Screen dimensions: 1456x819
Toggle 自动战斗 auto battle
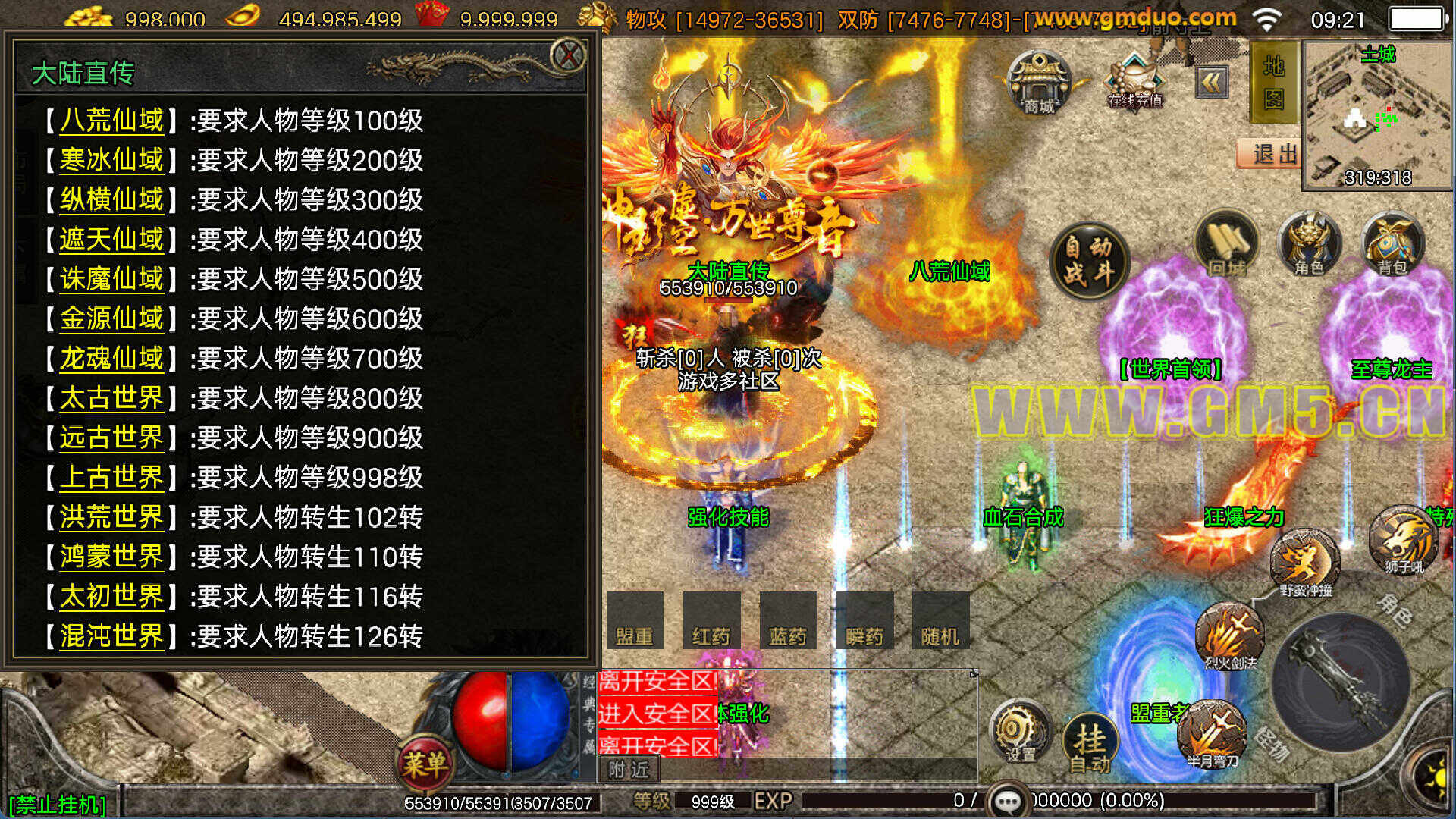pyautogui.click(x=1089, y=260)
